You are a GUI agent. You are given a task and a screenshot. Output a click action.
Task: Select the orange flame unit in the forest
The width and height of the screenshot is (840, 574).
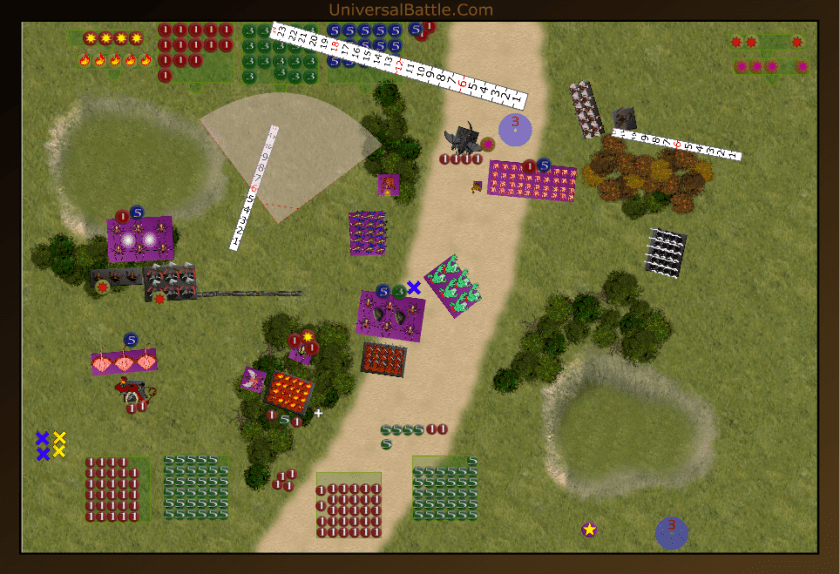click(290, 390)
